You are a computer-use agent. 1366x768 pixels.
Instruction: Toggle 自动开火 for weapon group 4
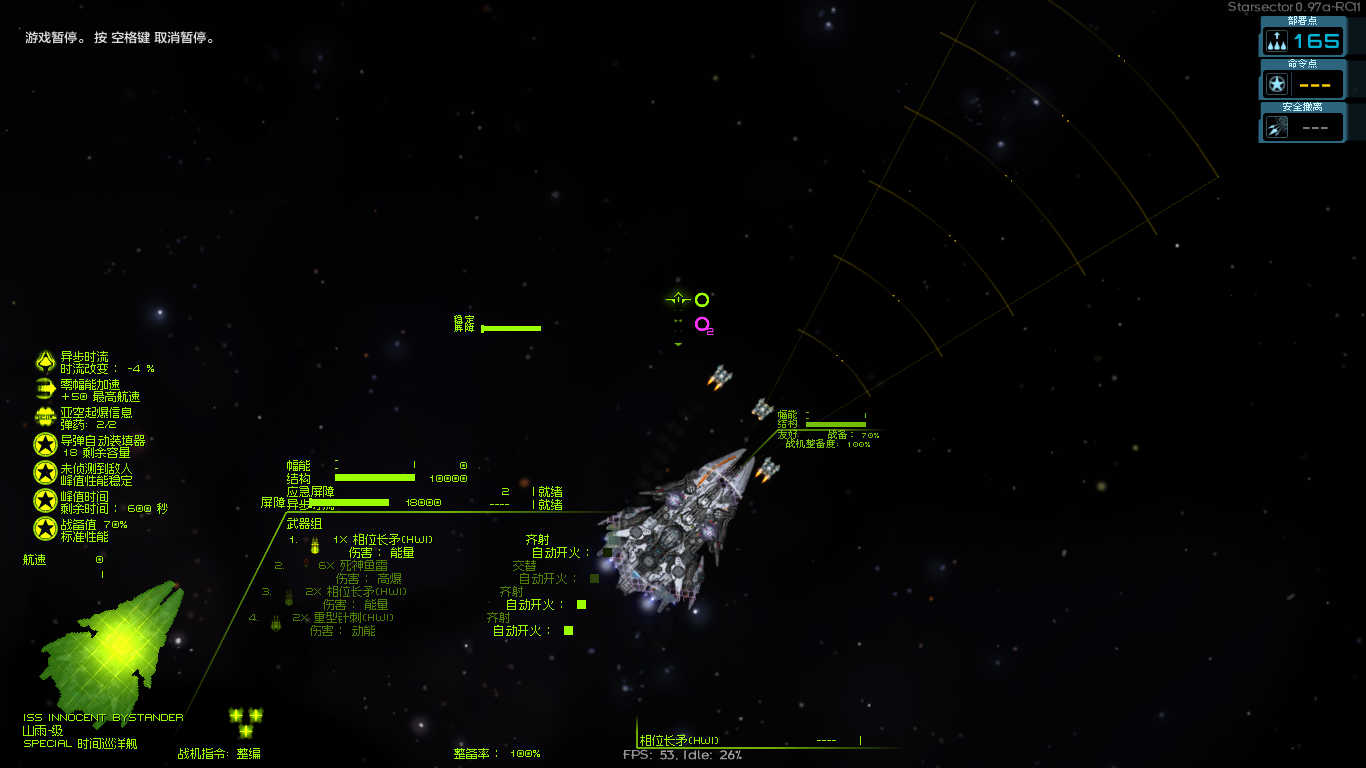click(568, 630)
